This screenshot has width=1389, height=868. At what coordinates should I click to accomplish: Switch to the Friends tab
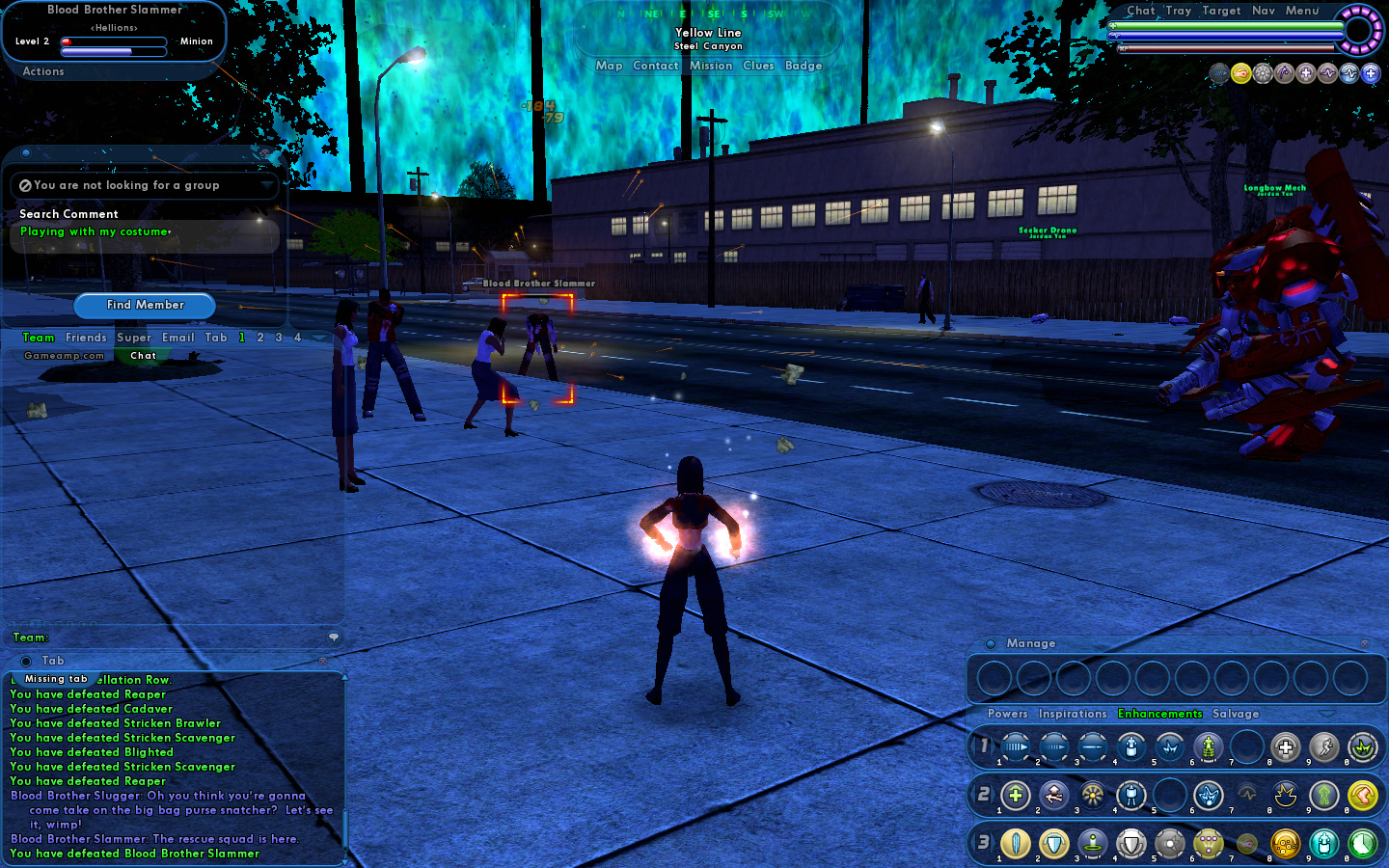[x=86, y=338]
